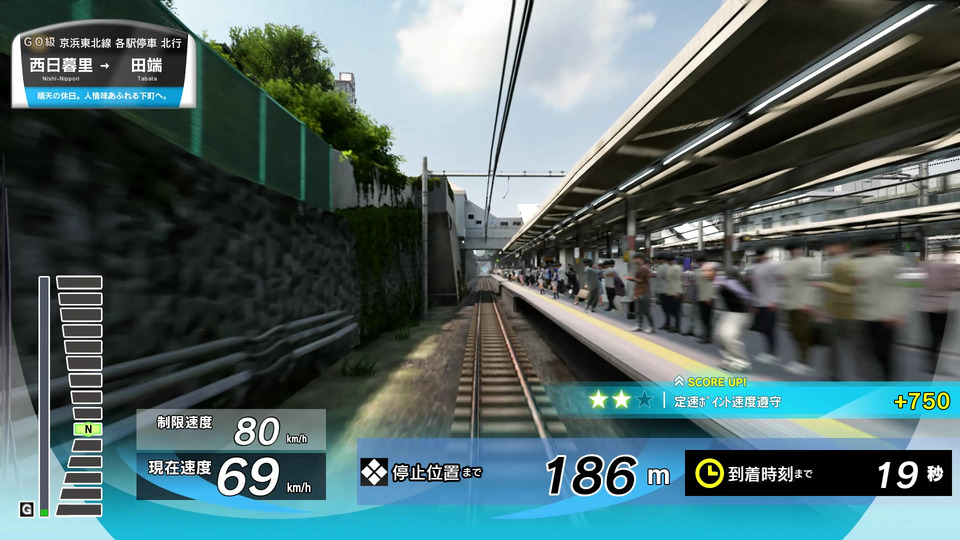The image size is (960, 540).
Task: Select the Nishi-Nippori to Tabata route panel
Action: [x=102, y=70]
